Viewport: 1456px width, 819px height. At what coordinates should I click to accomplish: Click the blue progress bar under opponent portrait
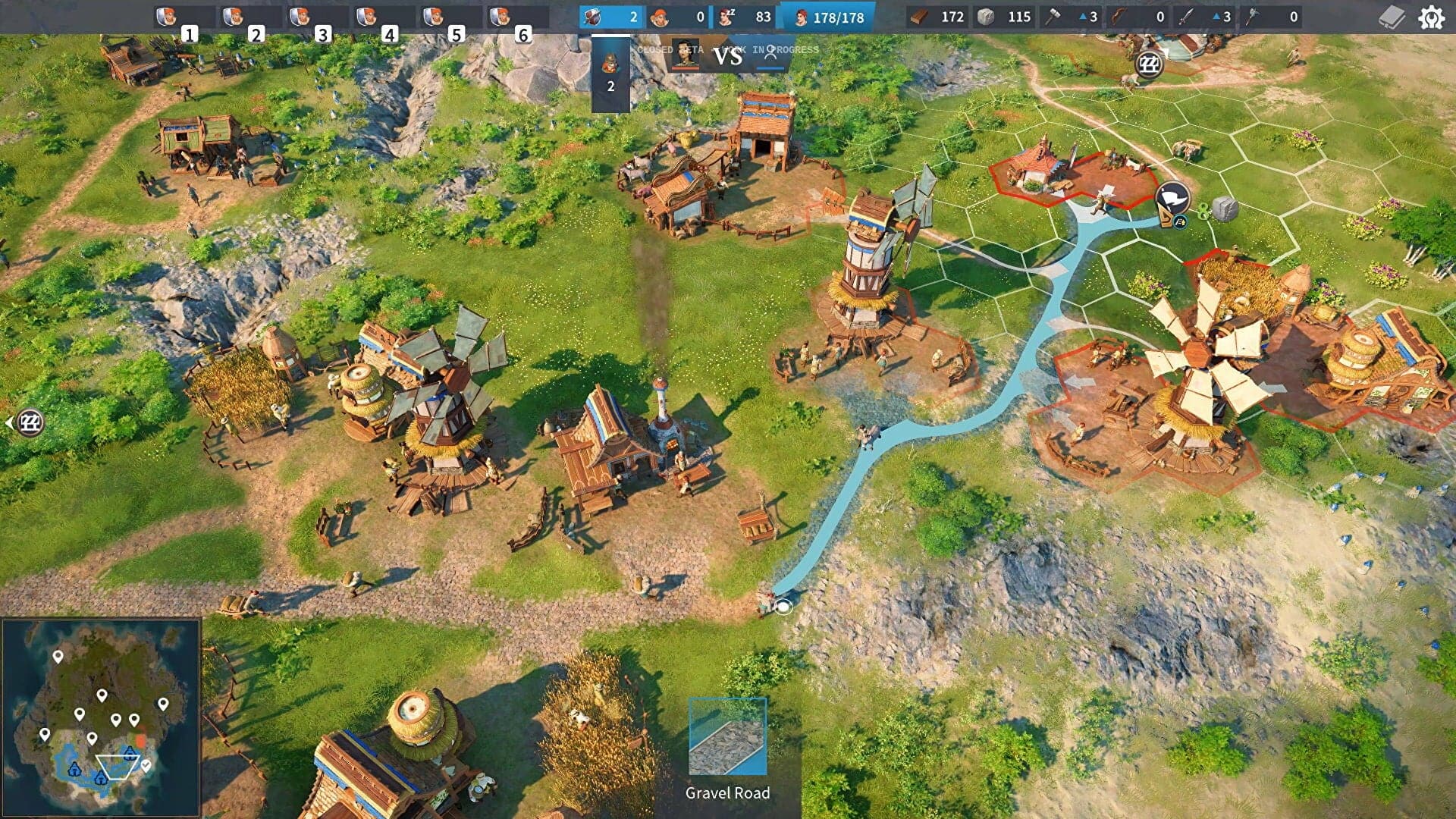pyautogui.click(x=770, y=68)
